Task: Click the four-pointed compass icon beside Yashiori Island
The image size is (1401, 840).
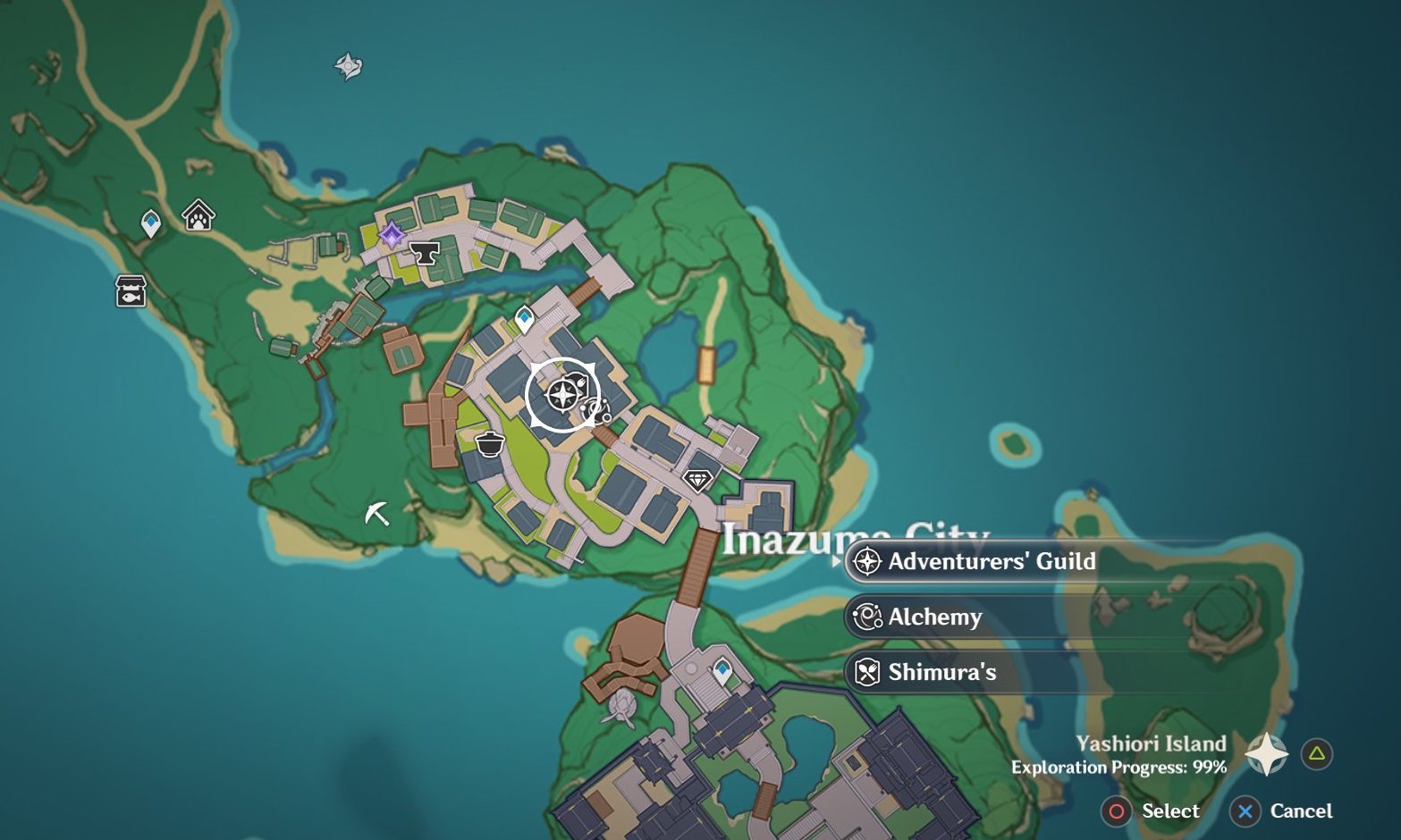Action: coord(1267,753)
